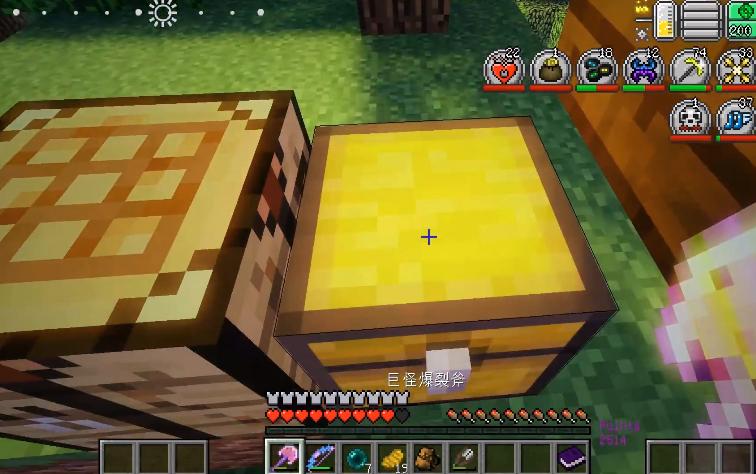Click the blue music note orb
Viewport: 756px width, 474px height.
coord(735,118)
